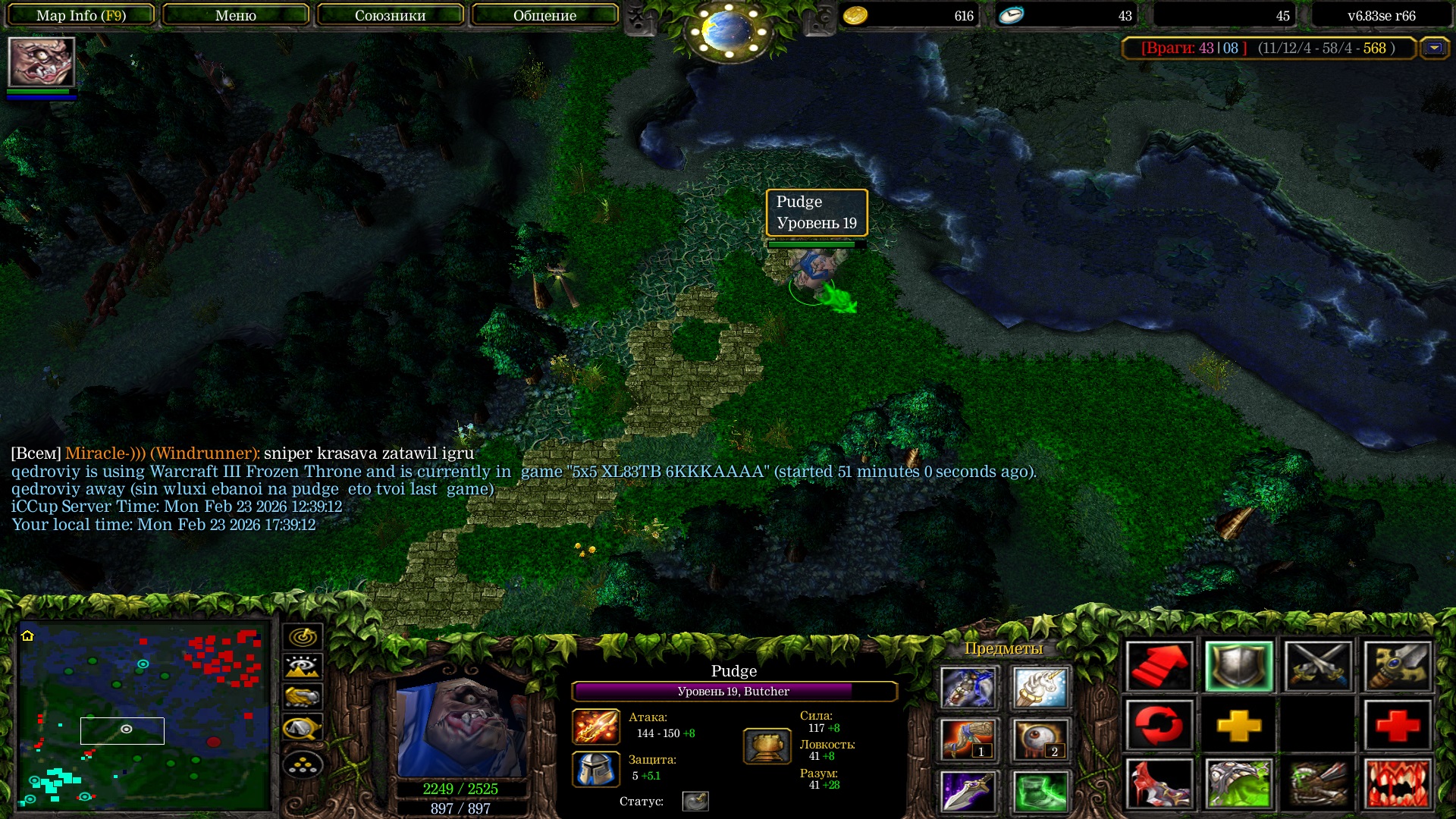Viewport: 1456px width, 819px height.
Task: Toggle the minimap ally color mode
Action: pyautogui.click(x=303, y=697)
